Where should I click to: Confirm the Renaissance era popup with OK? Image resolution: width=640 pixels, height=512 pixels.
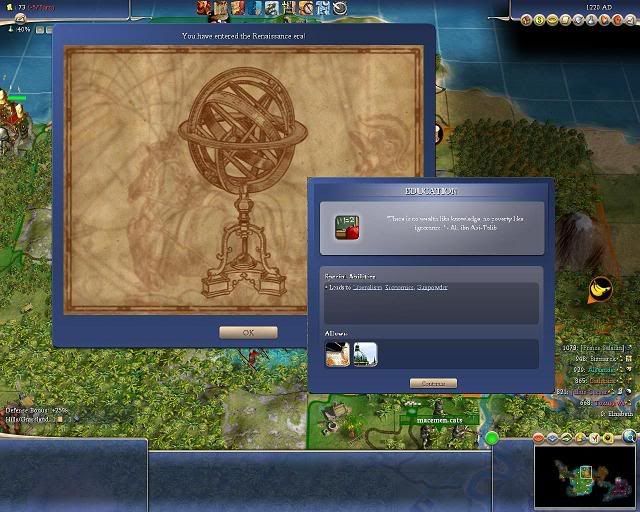click(x=248, y=332)
